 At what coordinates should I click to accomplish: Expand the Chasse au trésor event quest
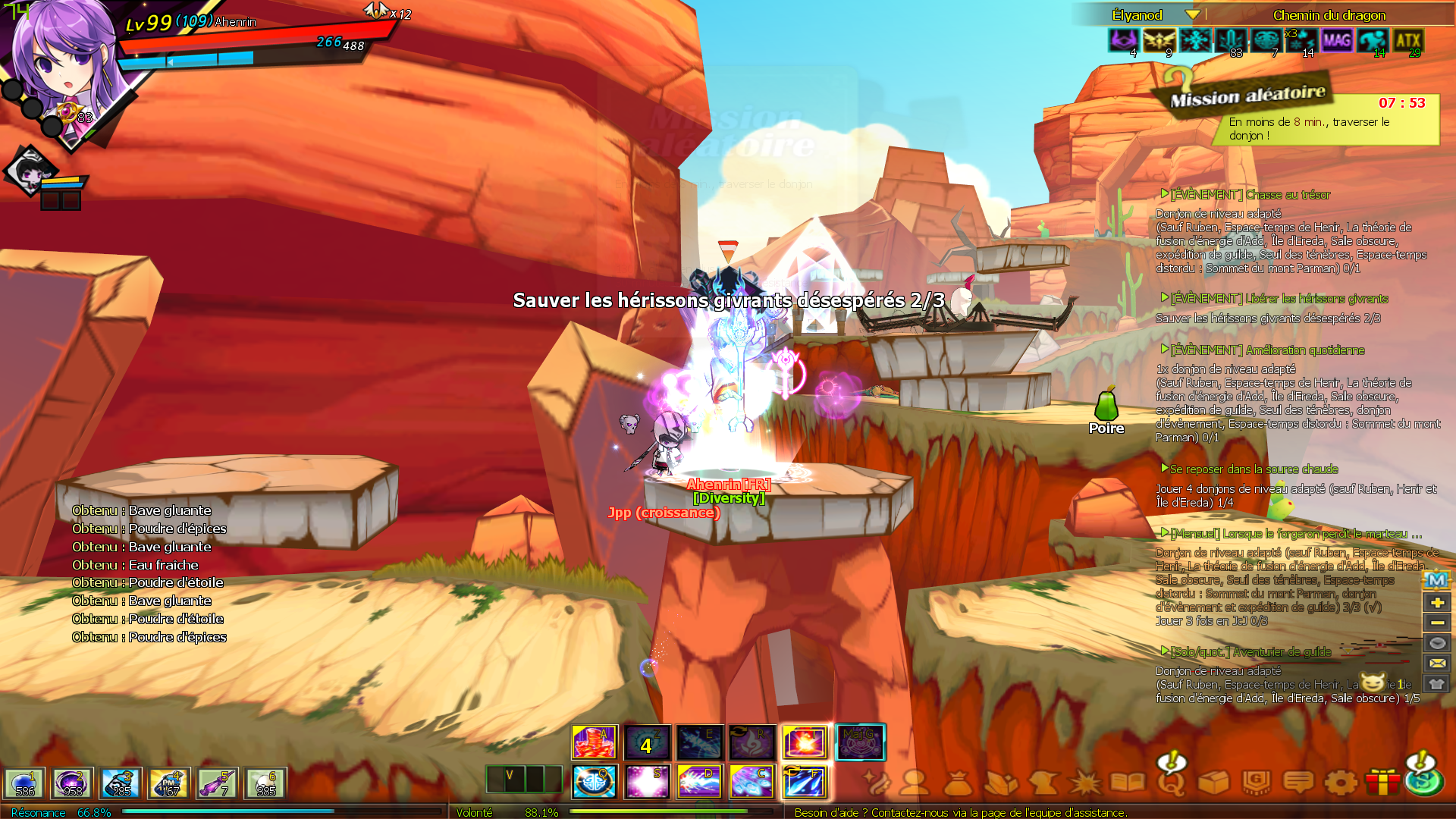pyautogui.click(x=1165, y=194)
